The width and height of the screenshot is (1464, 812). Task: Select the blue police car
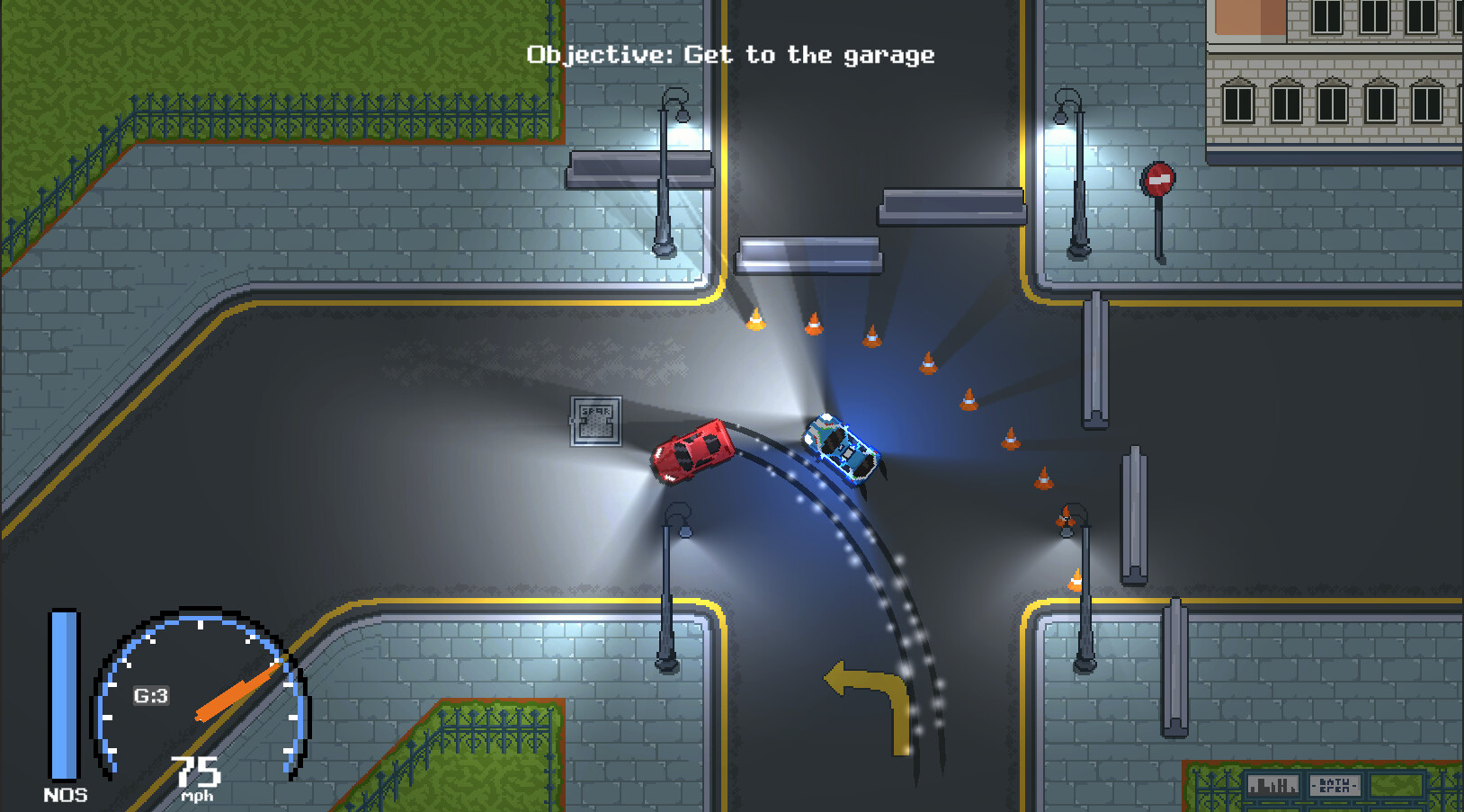840,448
